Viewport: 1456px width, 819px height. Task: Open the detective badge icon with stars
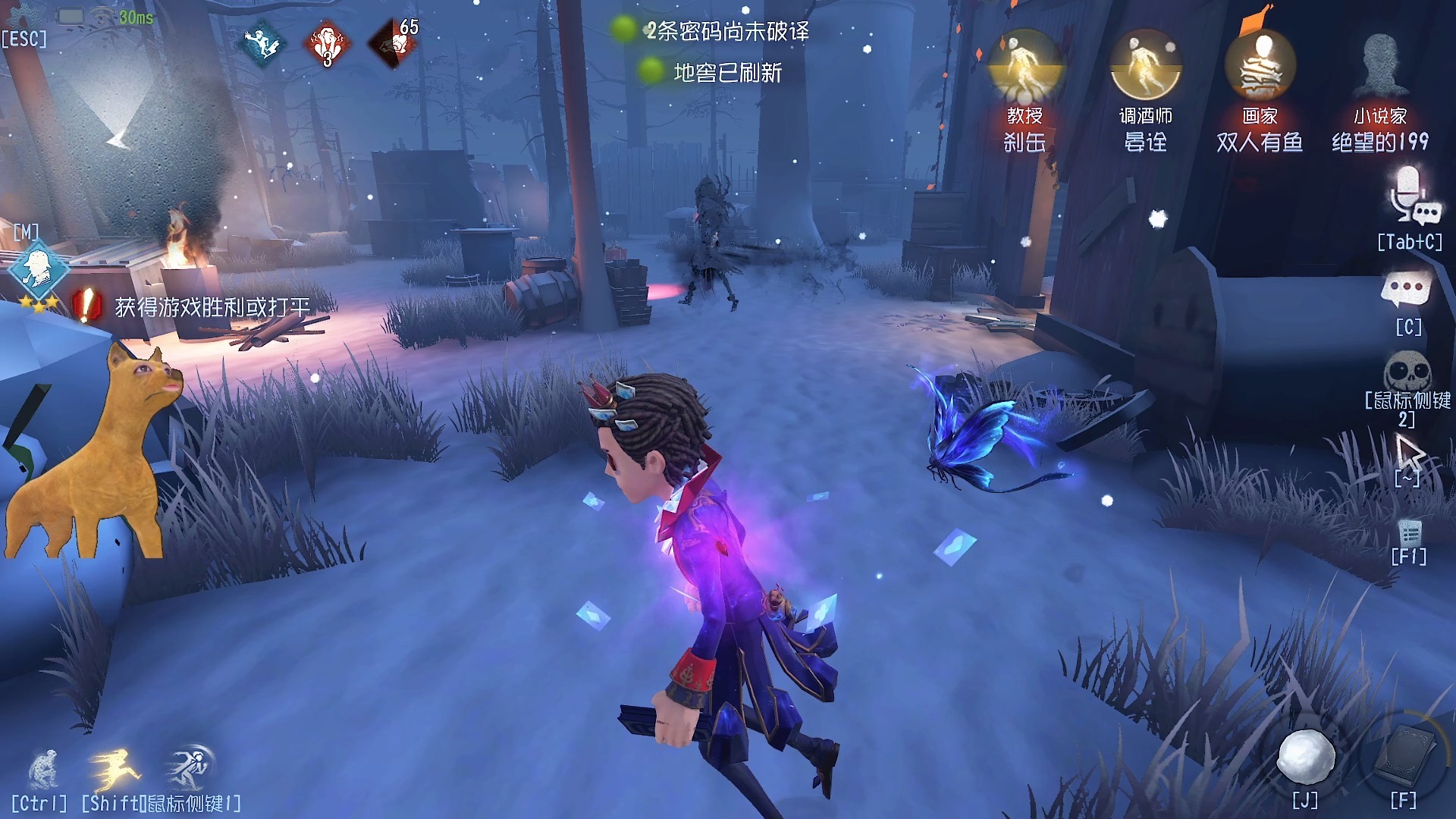pyautogui.click(x=37, y=268)
